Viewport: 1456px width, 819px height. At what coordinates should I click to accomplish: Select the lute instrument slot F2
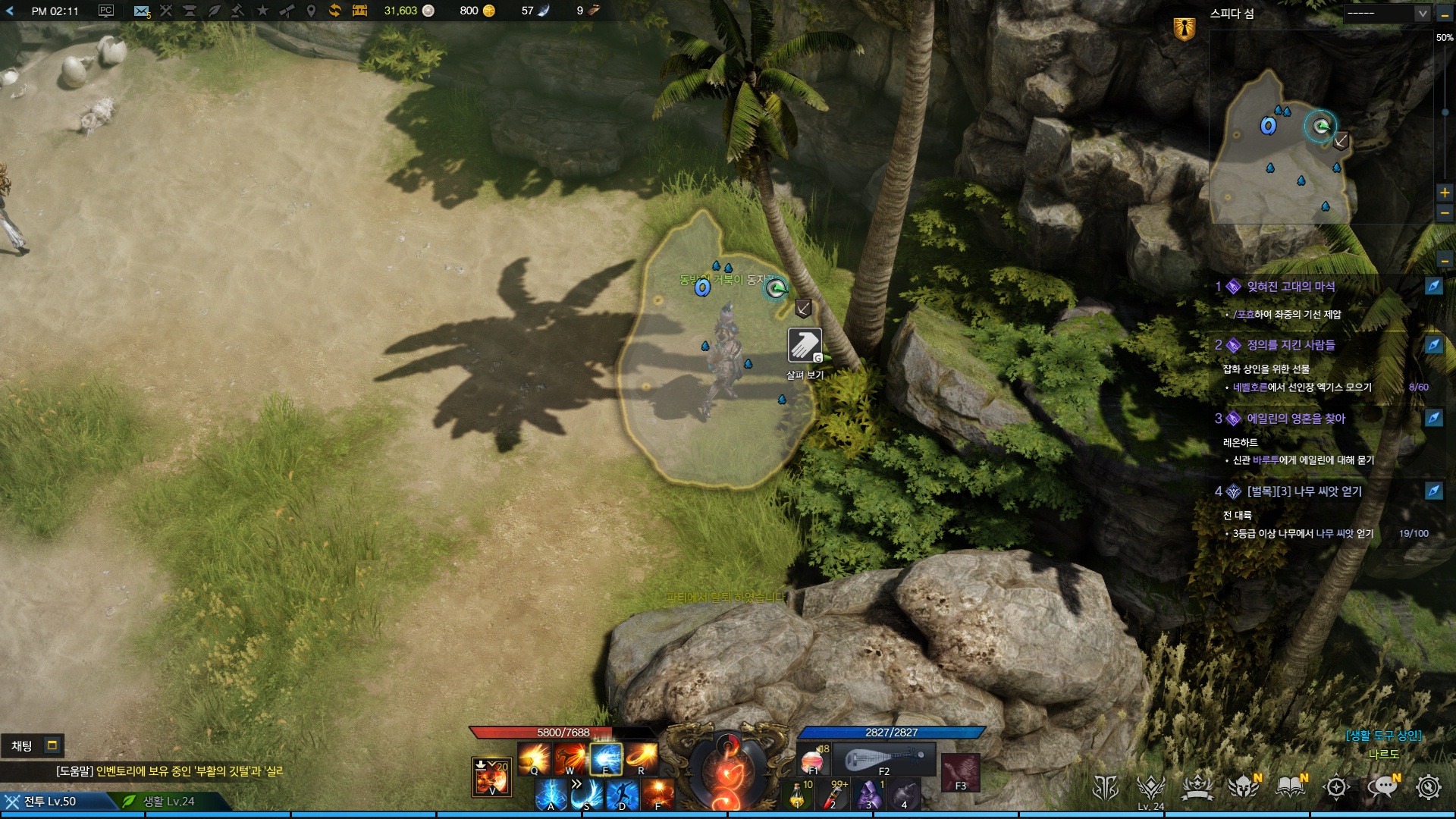884,759
